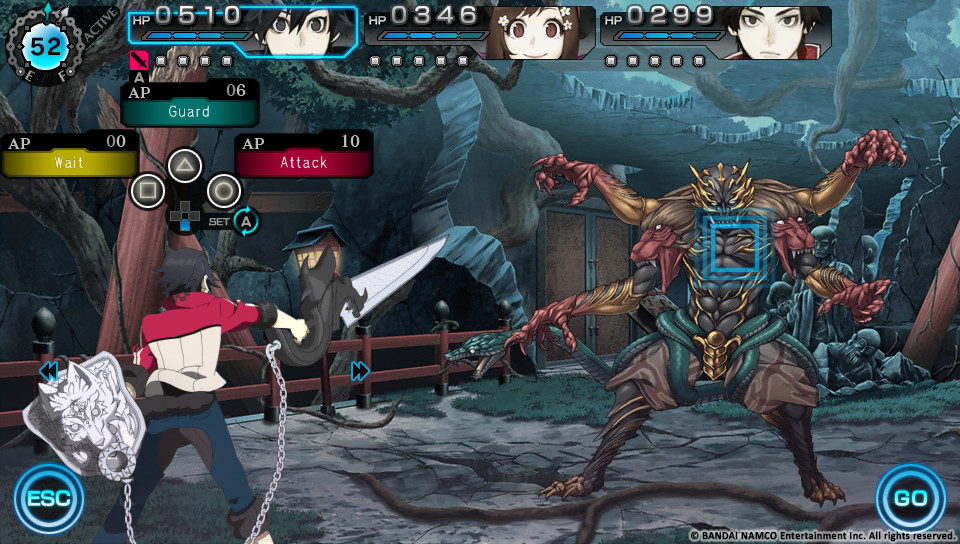Image resolution: width=960 pixels, height=544 pixels.
Task: Tap the round ESC button
Action: [49, 497]
